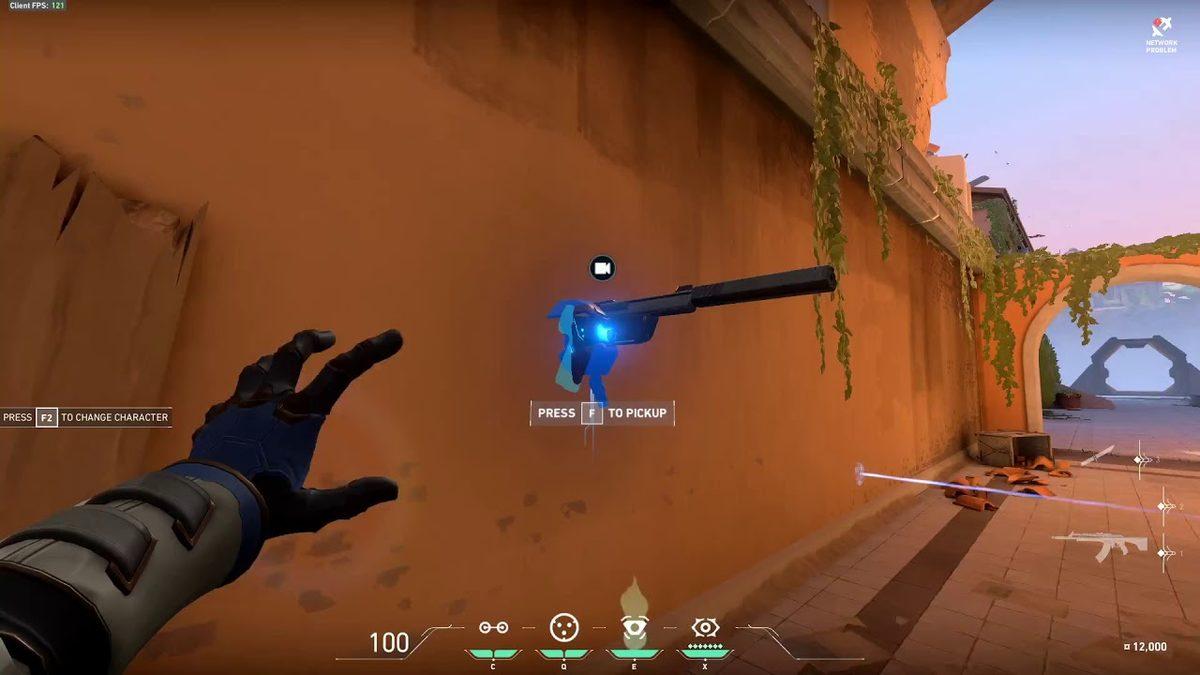Trigger the Neural Theft ultimate icon

pyautogui.click(x=705, y=627)
